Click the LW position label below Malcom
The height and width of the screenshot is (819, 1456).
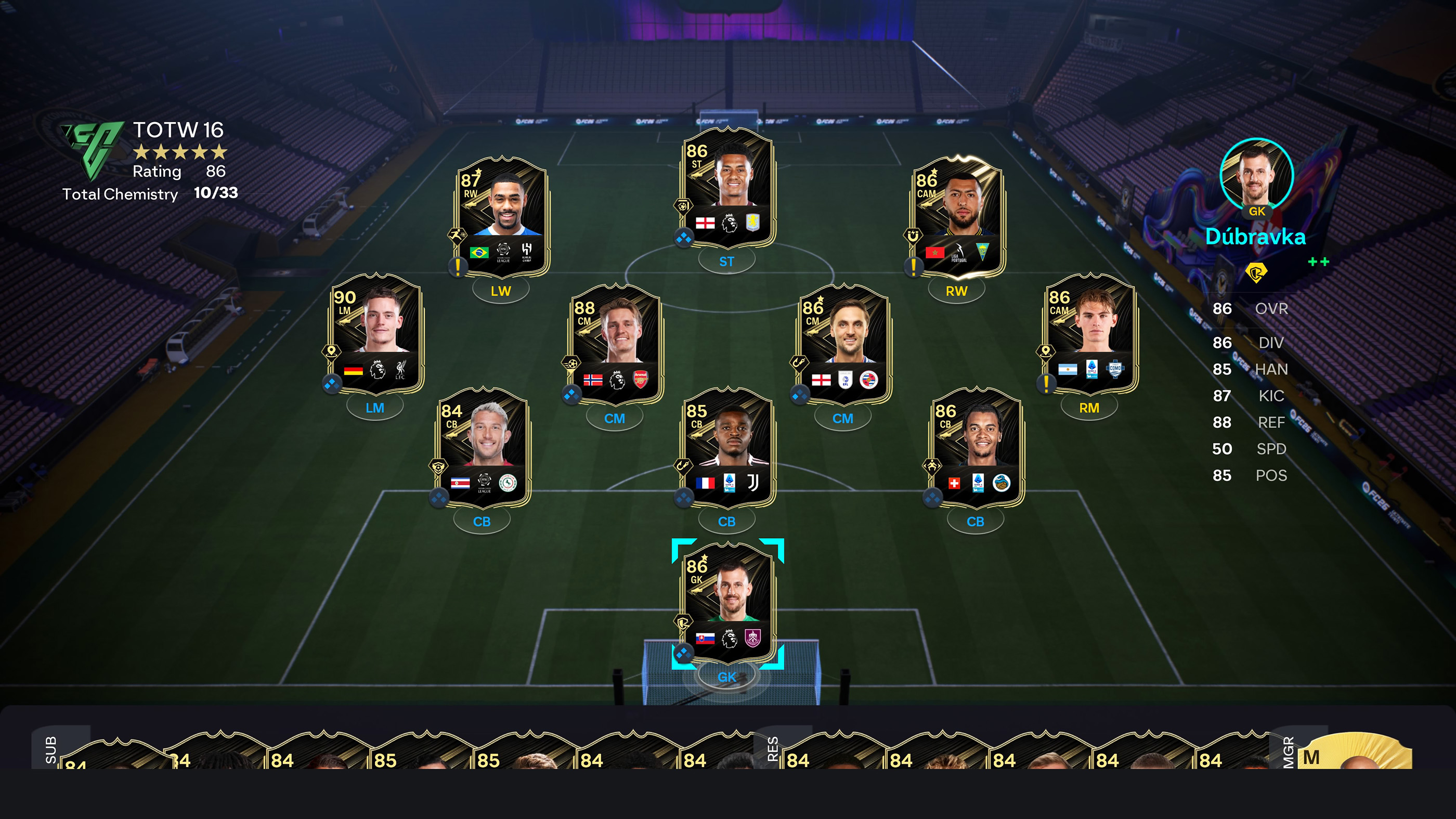(x=501, y=292)
